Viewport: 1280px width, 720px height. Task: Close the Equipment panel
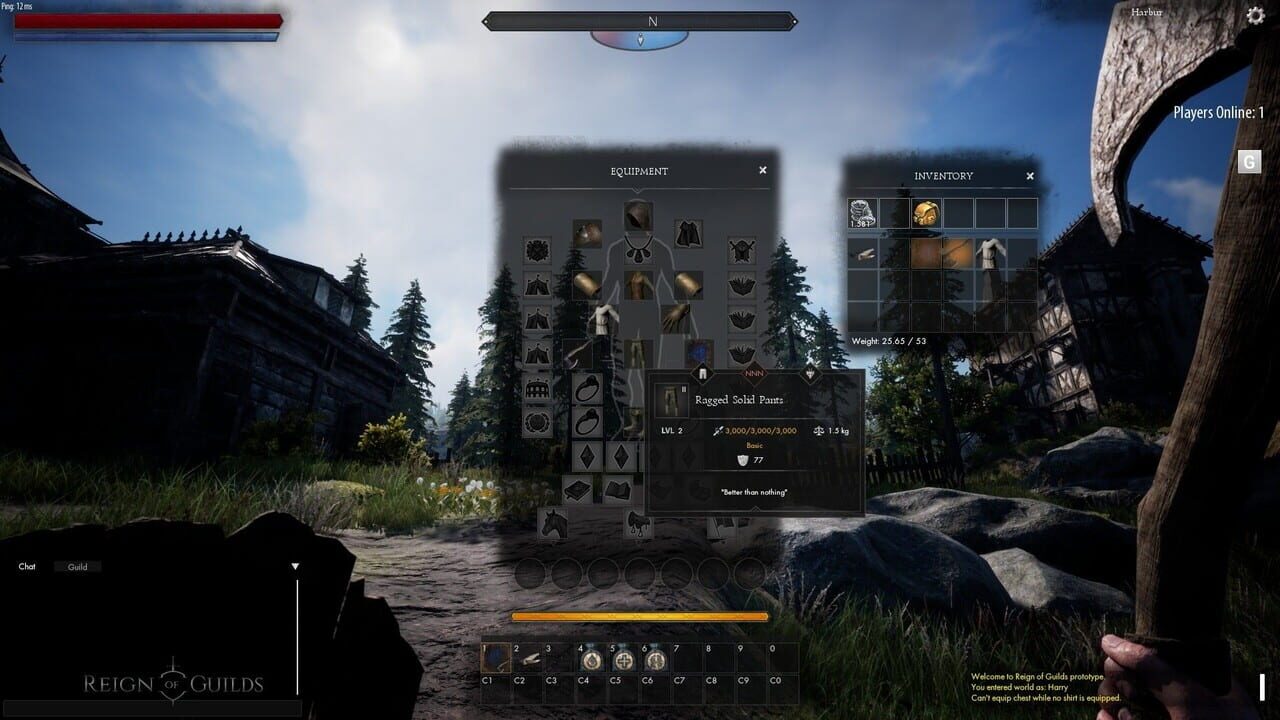(x=761, y=170)
